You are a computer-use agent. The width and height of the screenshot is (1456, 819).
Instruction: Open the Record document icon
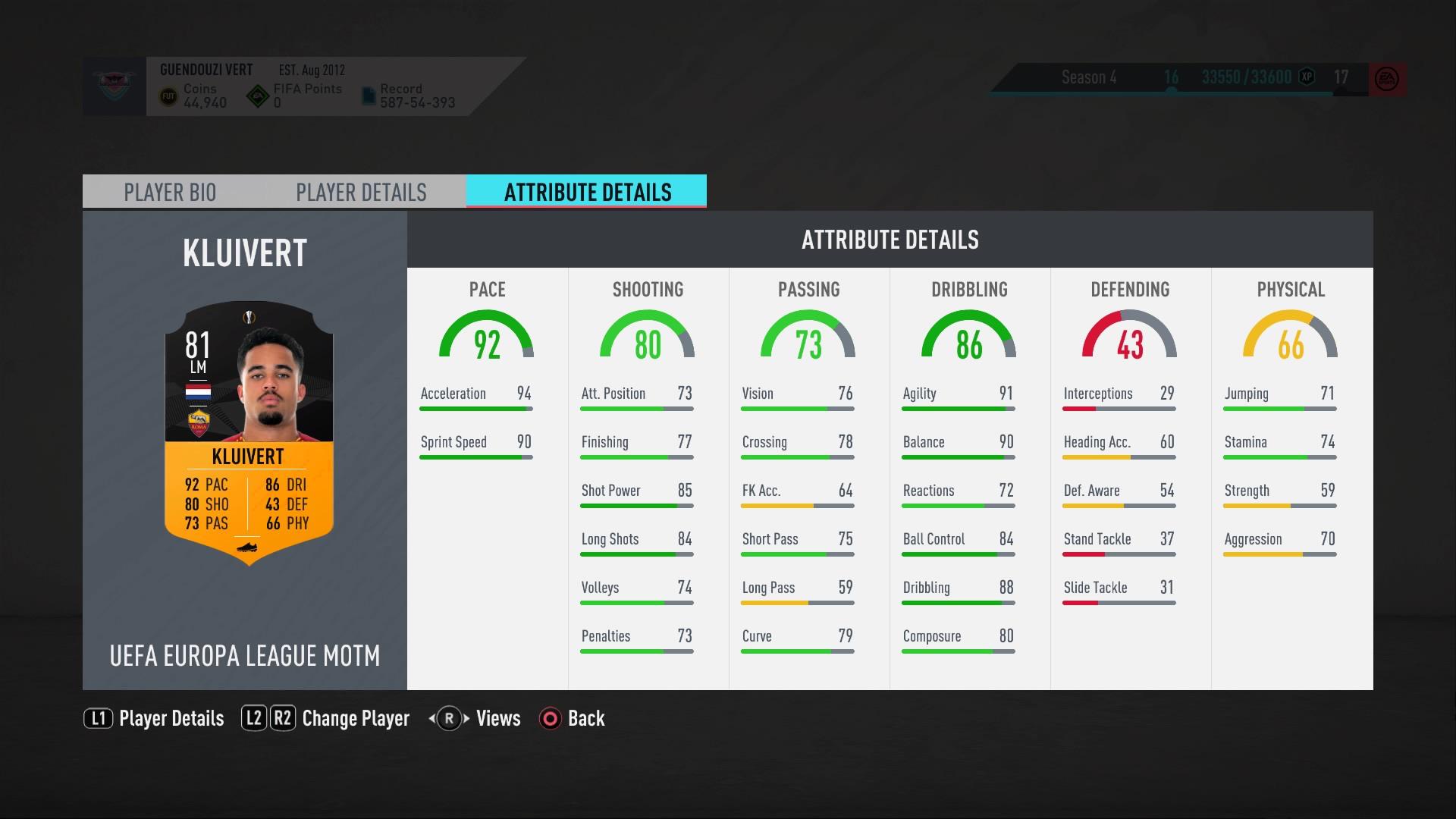coord(369,94)
